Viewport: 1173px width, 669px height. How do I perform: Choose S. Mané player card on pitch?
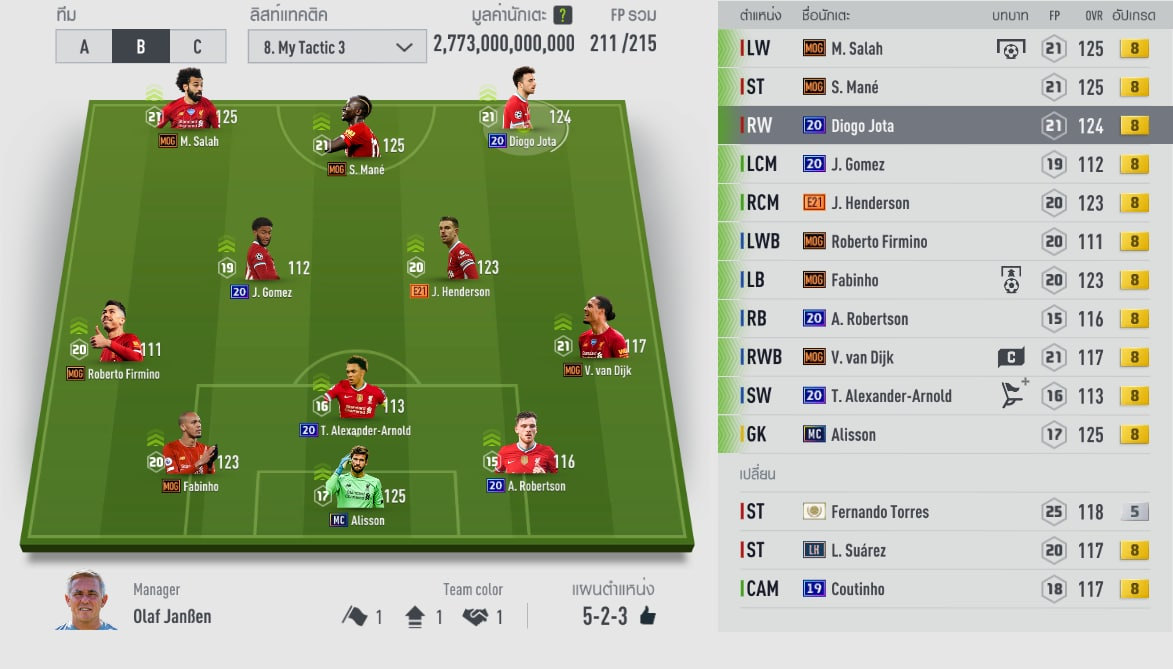click(357, 133)
